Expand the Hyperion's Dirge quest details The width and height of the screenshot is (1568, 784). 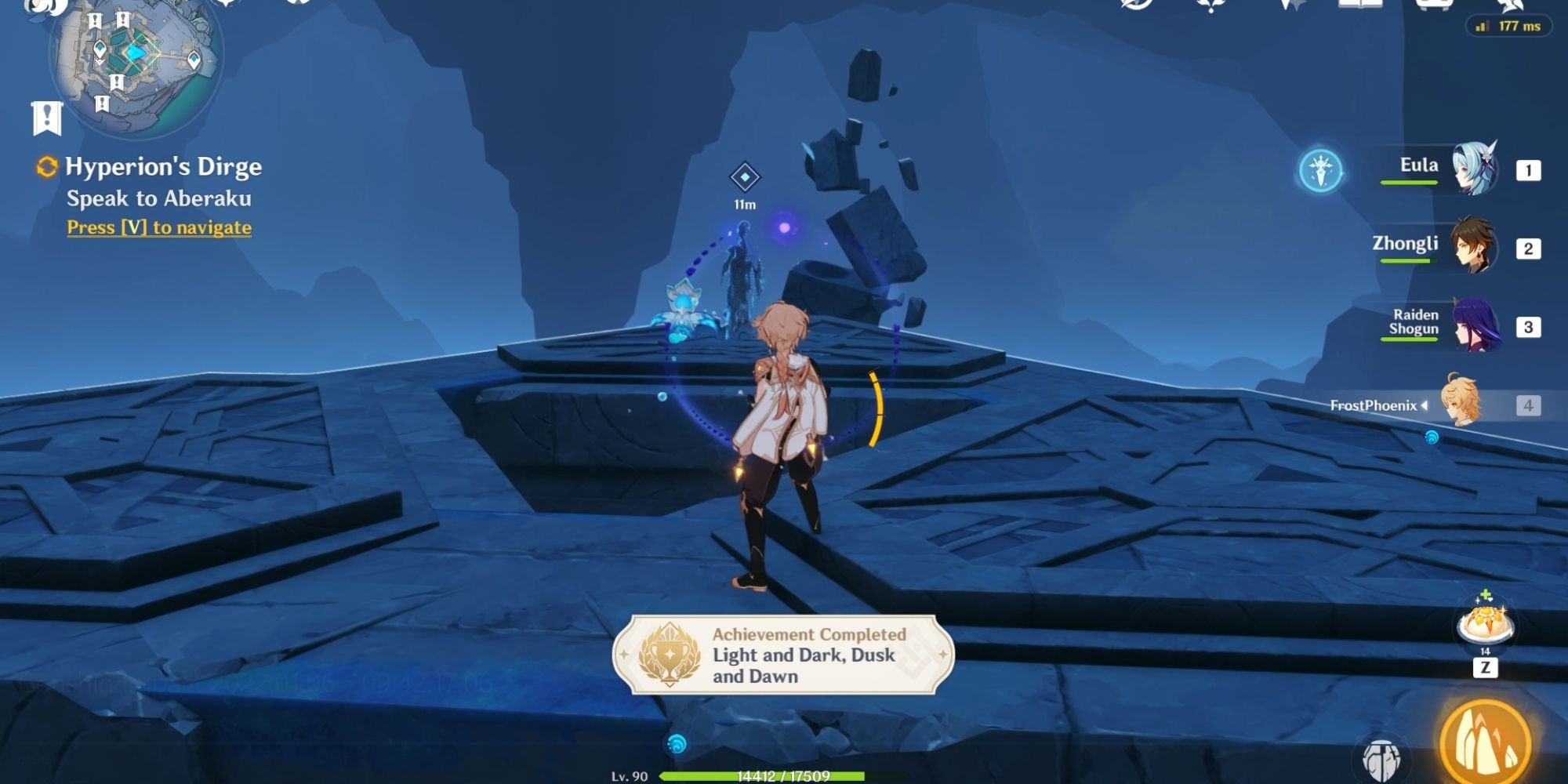(x=165, y=166)
